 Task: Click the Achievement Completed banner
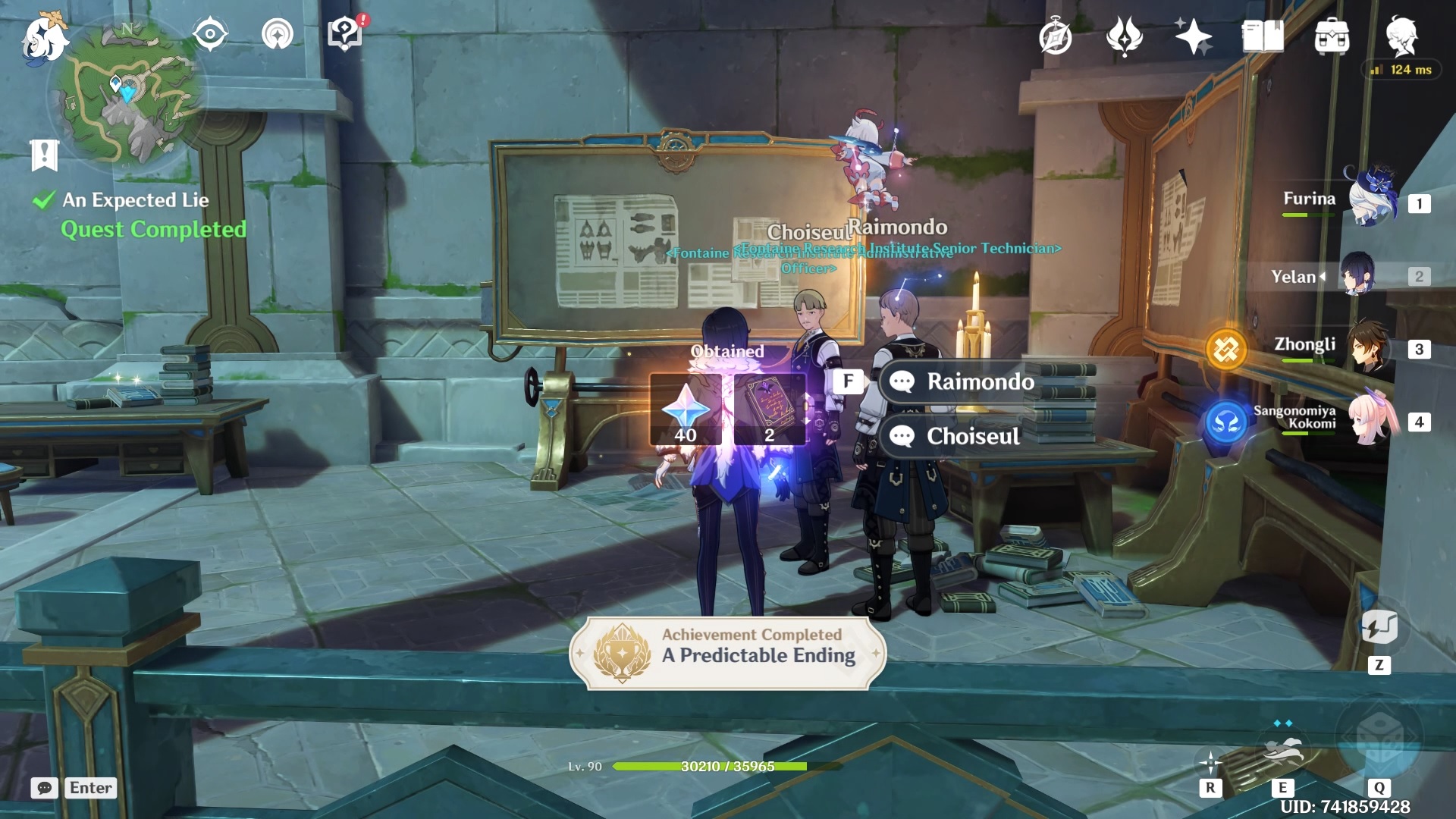tap(728, 652)
